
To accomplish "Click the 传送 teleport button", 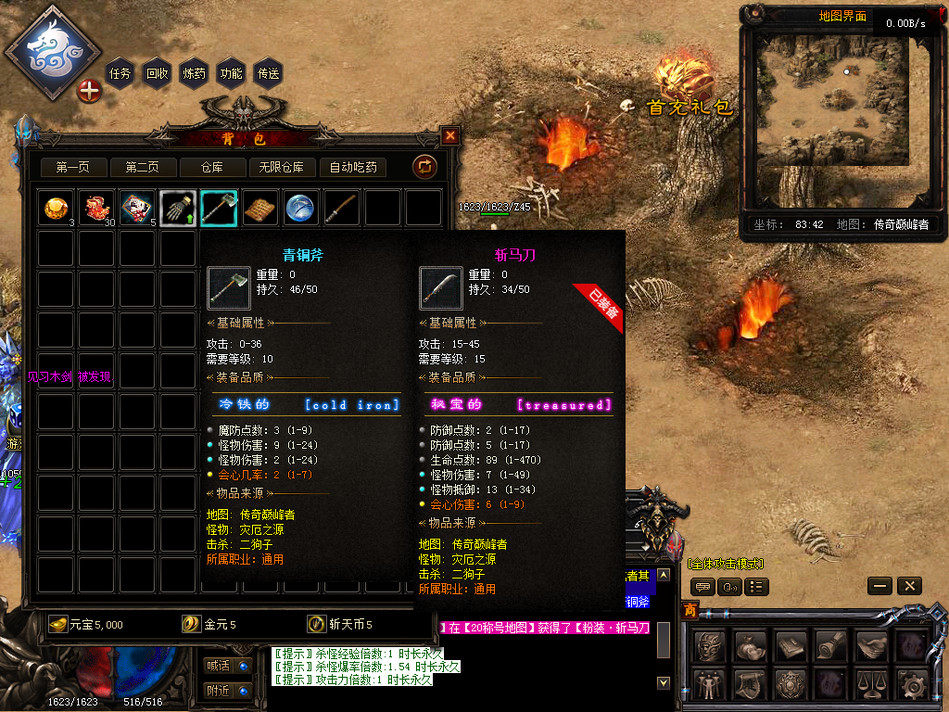I will [x=268, y=73].
